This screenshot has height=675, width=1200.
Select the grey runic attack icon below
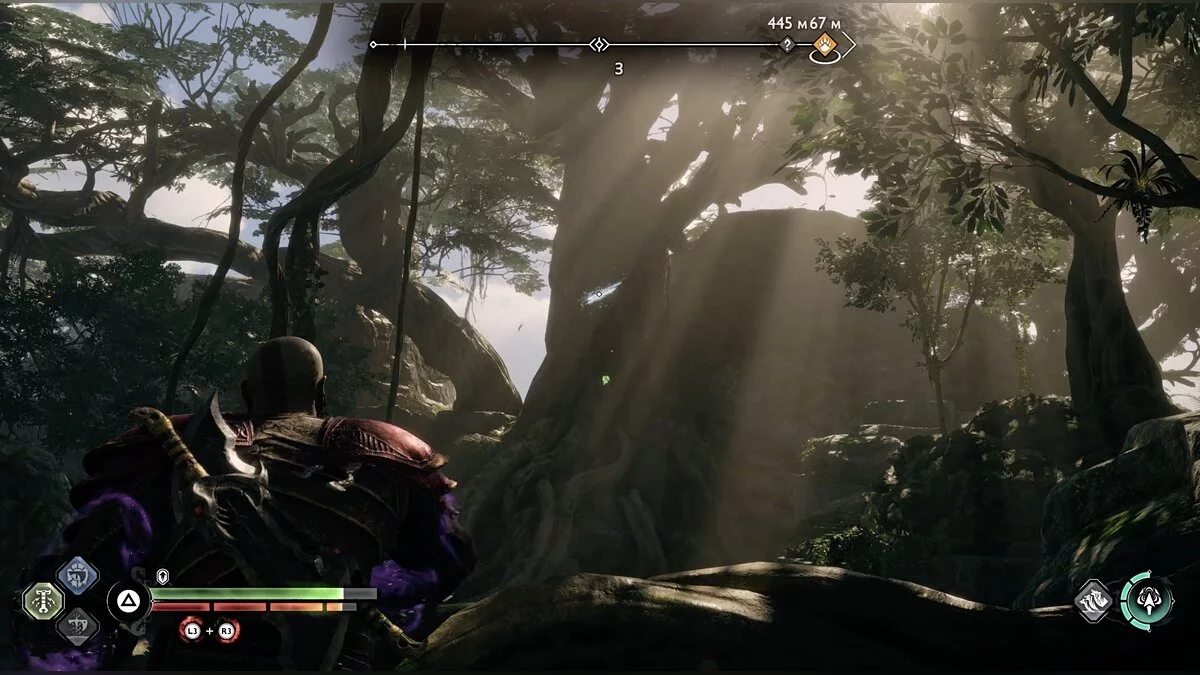pos(76,625)
